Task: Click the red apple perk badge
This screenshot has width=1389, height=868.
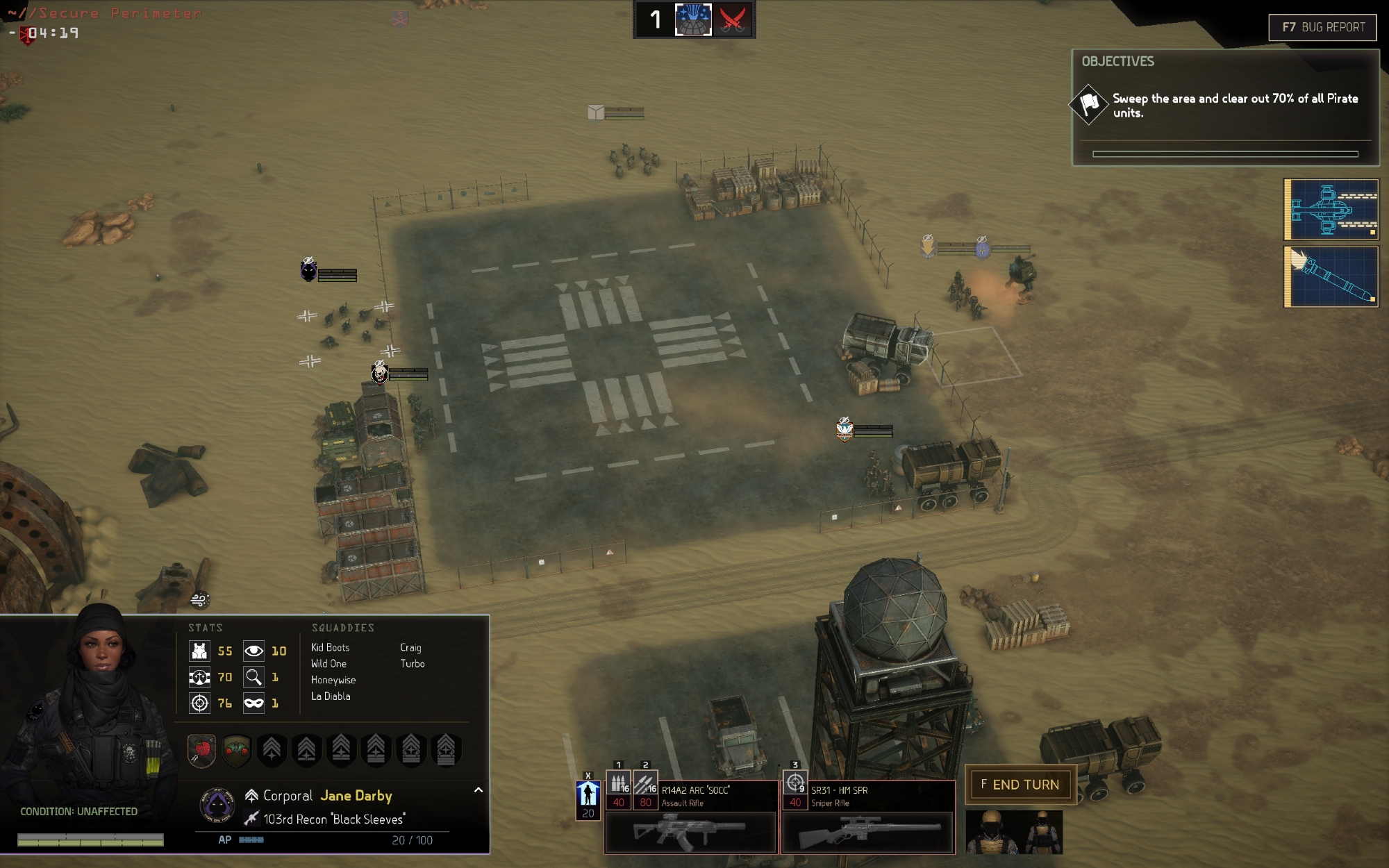Action: (x=201, y=750)
